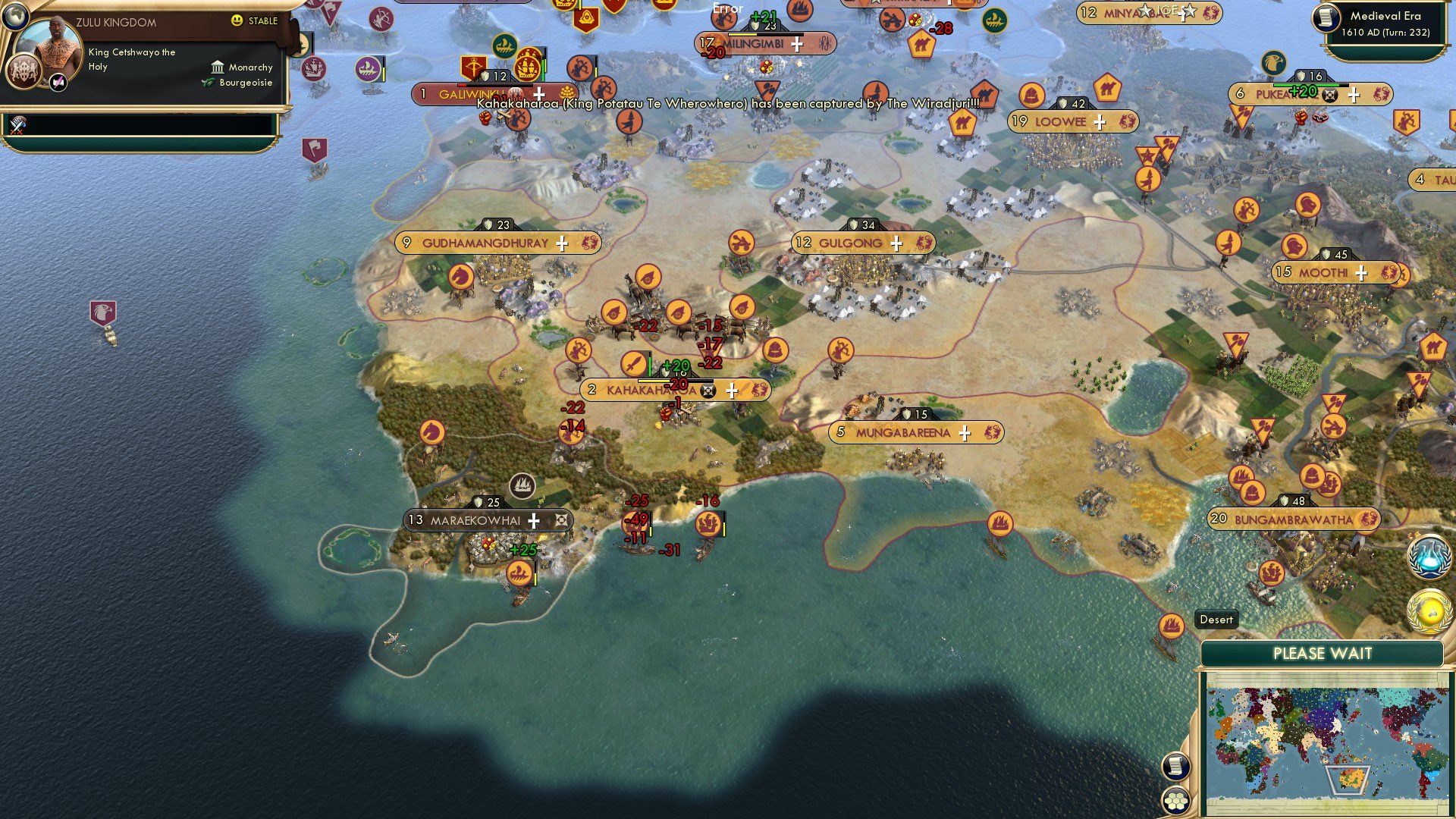Open Maraekowhai by clicking its city banner
This screenshot has width=1456, height=819.
[x=475, y=521]
